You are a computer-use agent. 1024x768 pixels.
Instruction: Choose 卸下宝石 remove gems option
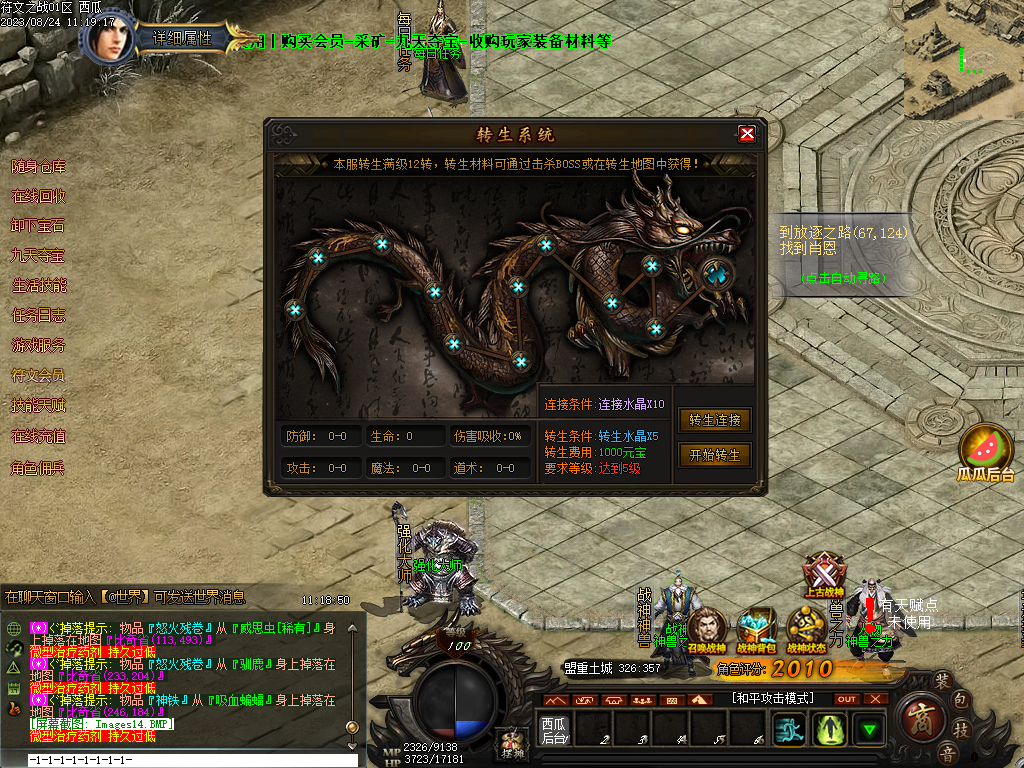click(38, 226)
